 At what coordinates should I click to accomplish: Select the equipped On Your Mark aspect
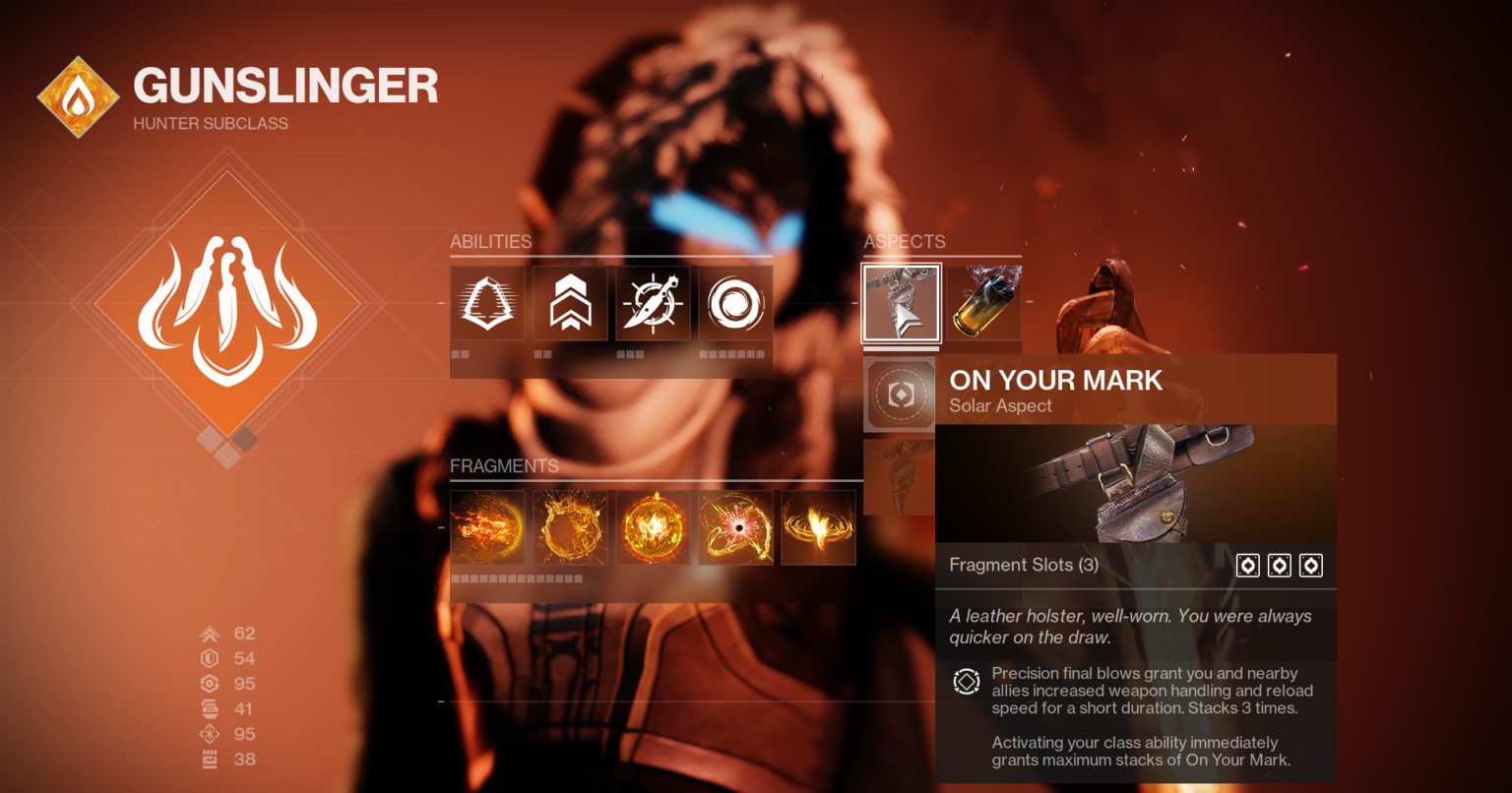click(901, 303)
